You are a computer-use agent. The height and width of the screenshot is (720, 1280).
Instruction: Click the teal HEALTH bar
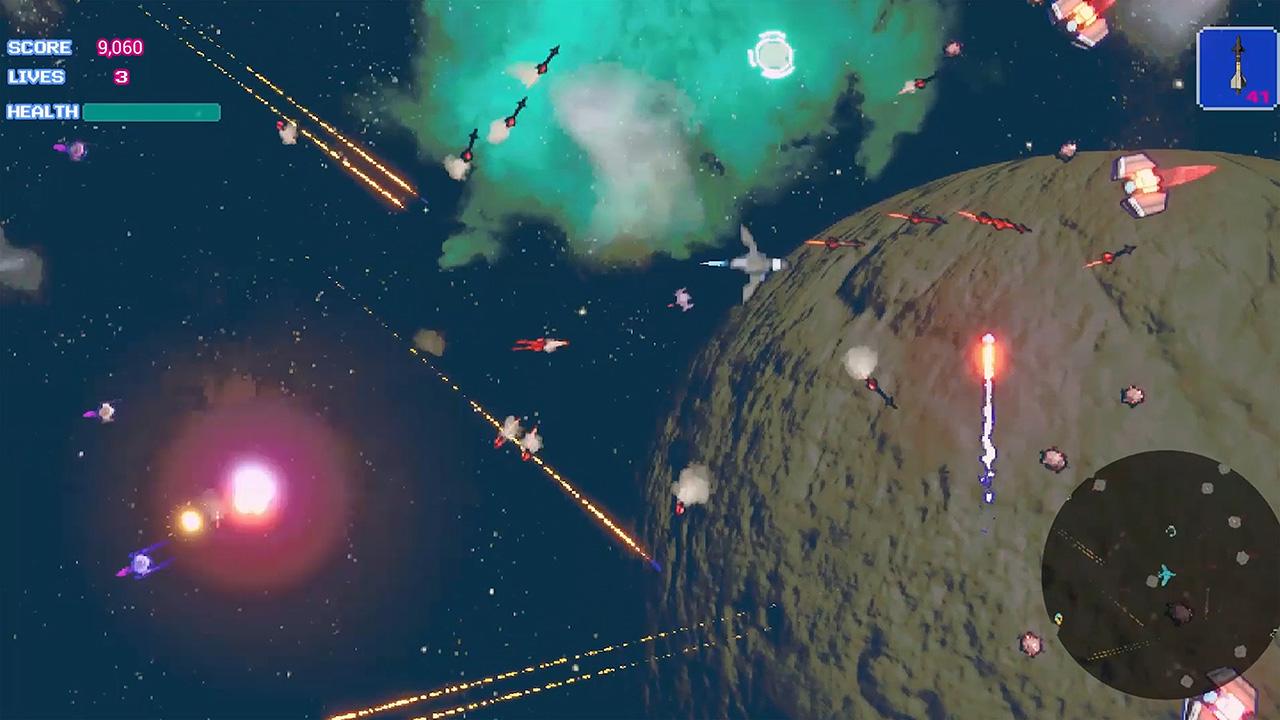click(150, 112)
